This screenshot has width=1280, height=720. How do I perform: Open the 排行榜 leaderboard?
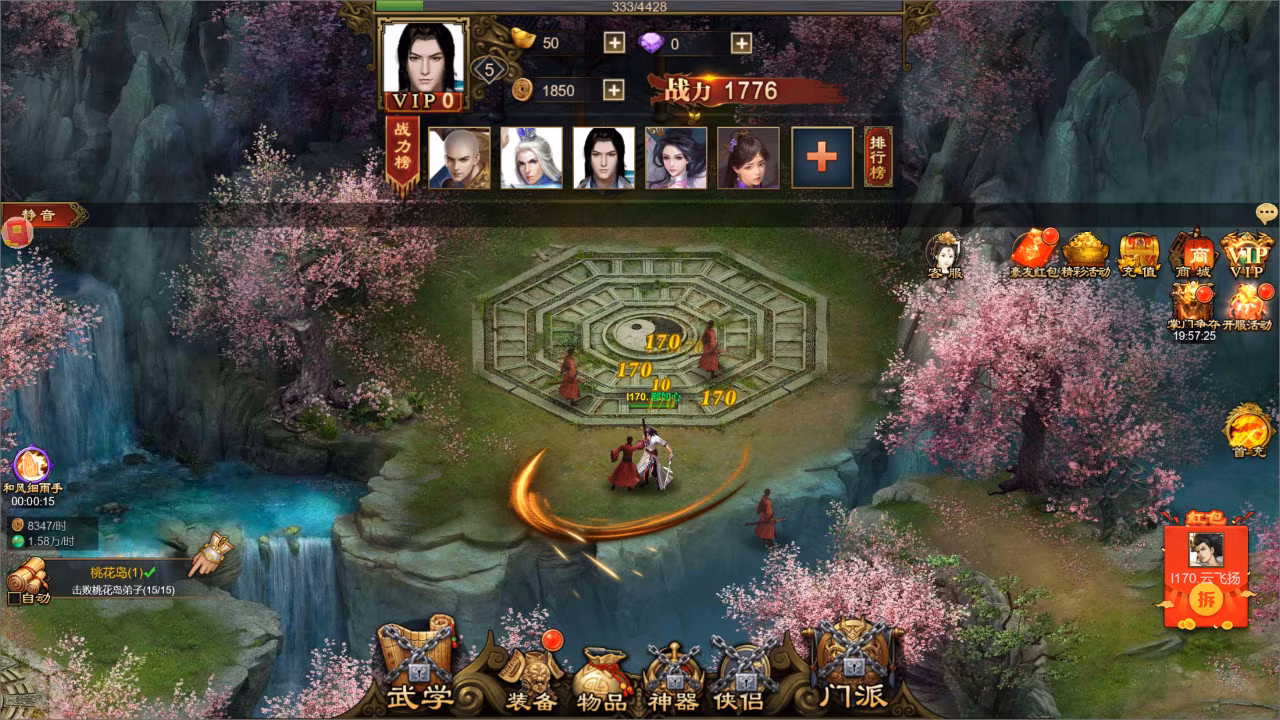click(x=878, y=157)
